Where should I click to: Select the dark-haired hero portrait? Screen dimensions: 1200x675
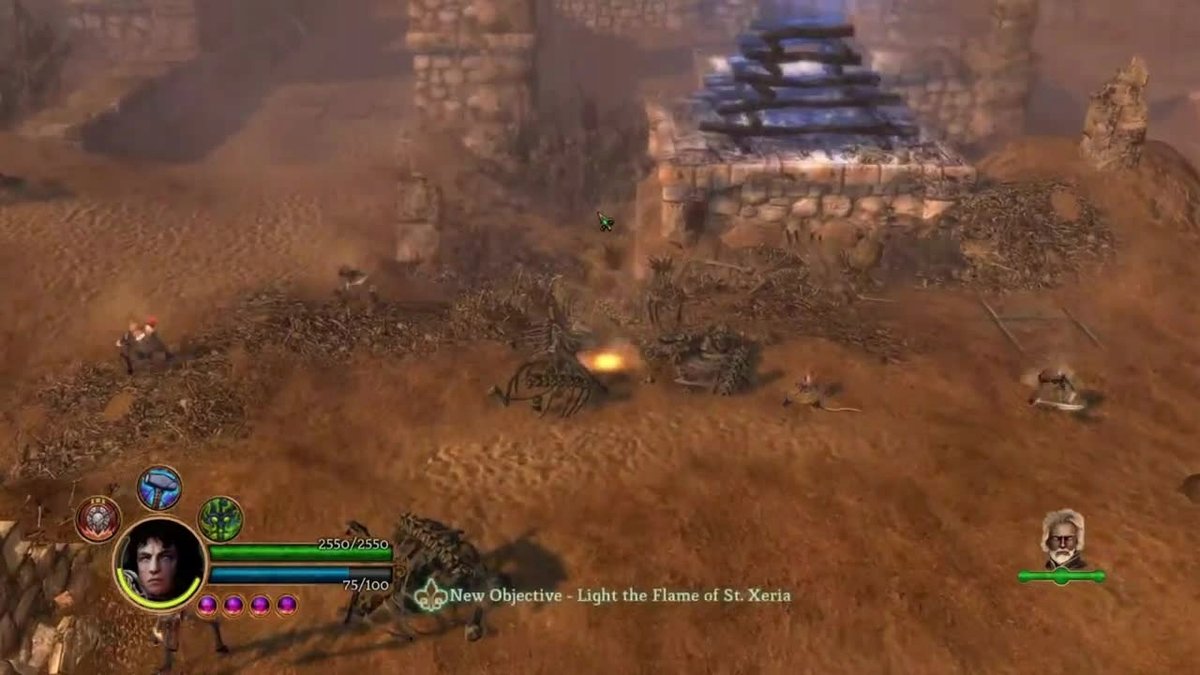159,564
